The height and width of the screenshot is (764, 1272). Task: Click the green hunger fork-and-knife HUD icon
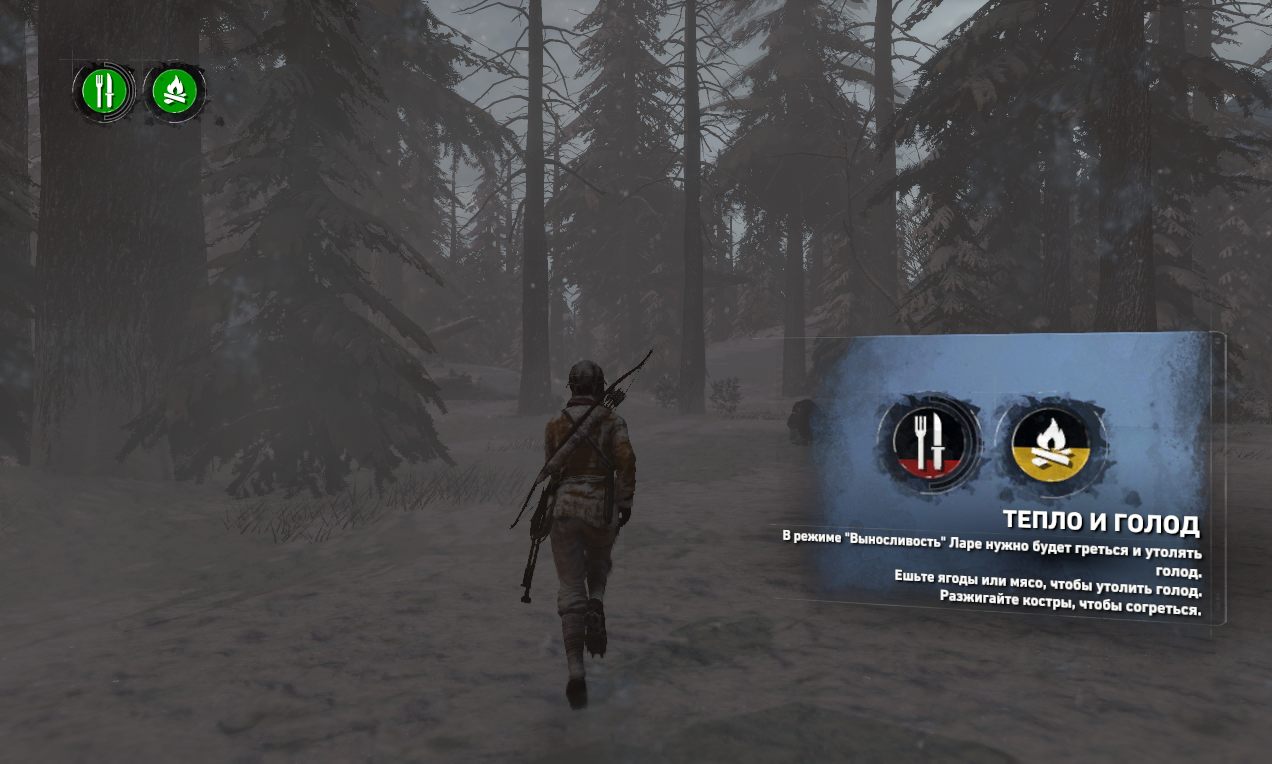pyautogui.click(x=103, y=92)
